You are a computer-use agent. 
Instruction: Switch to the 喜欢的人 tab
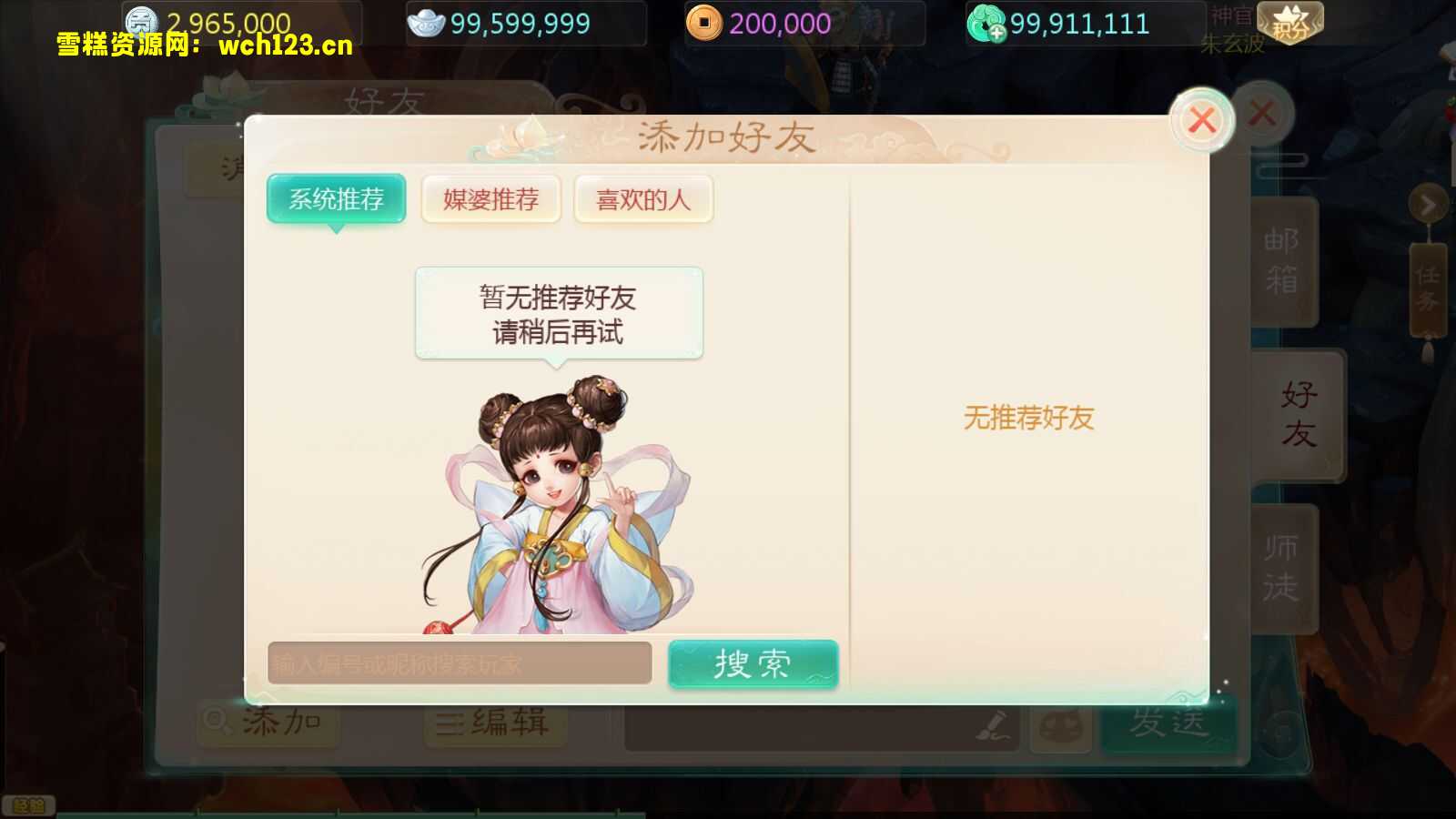(x=642, y=197)
